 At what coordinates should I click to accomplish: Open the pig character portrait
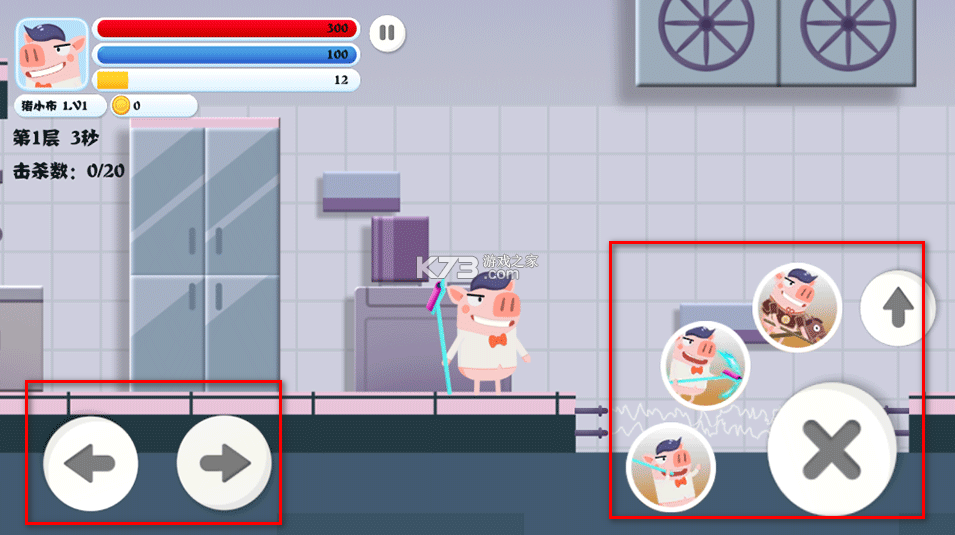[52, 56]
